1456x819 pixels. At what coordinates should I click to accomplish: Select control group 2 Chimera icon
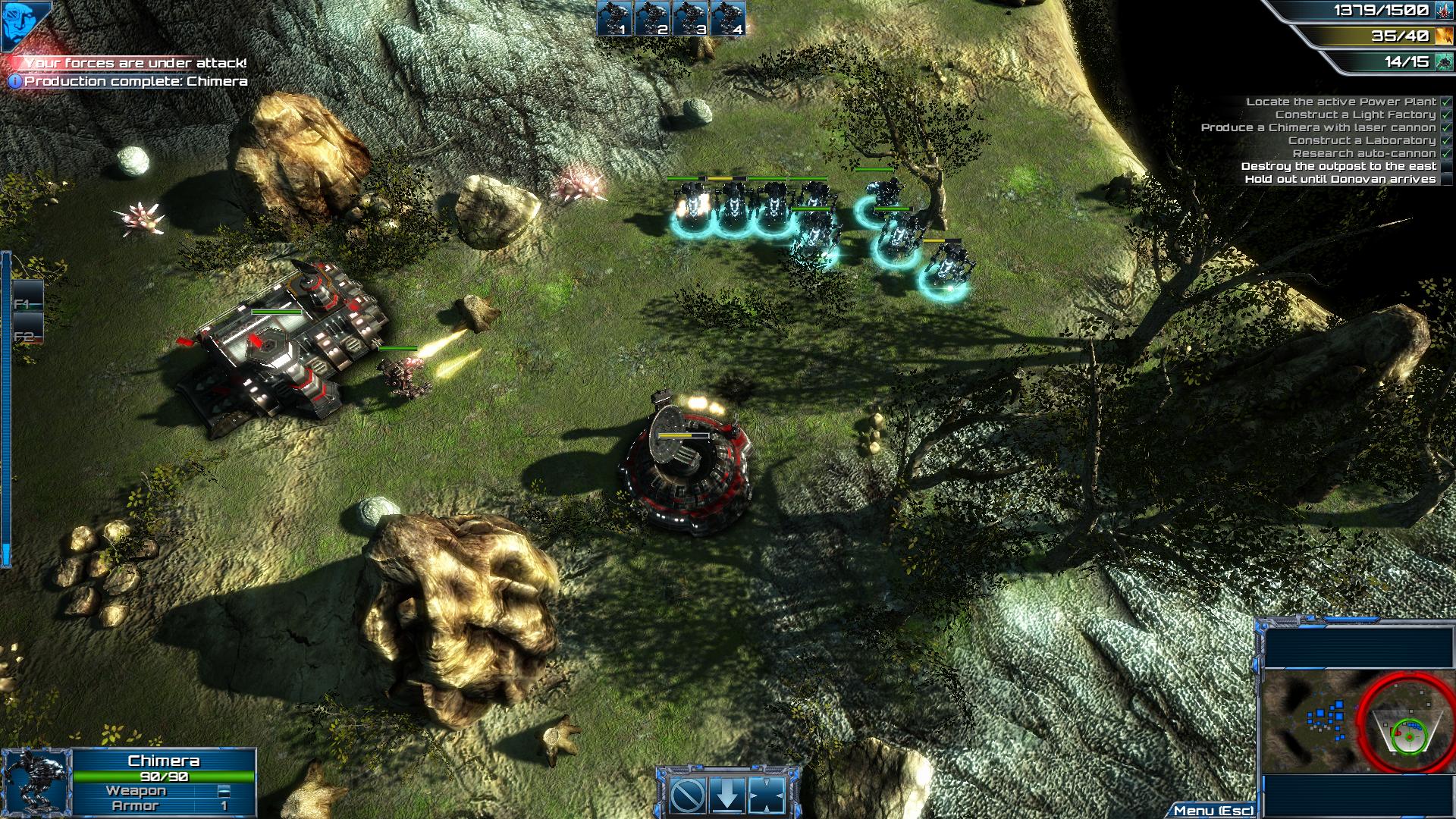(652, 18)
